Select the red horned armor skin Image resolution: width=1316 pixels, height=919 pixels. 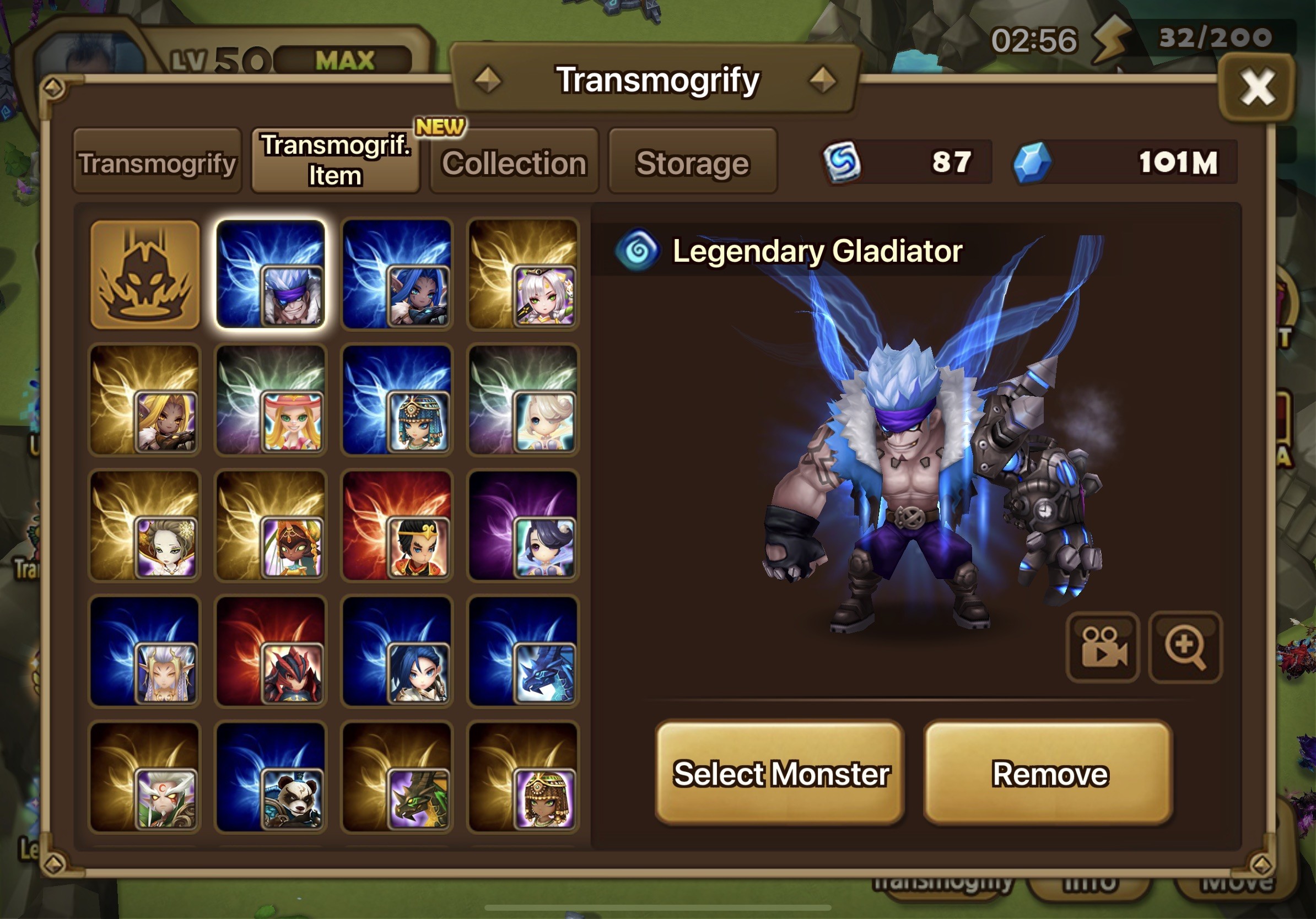click(271, 651)
